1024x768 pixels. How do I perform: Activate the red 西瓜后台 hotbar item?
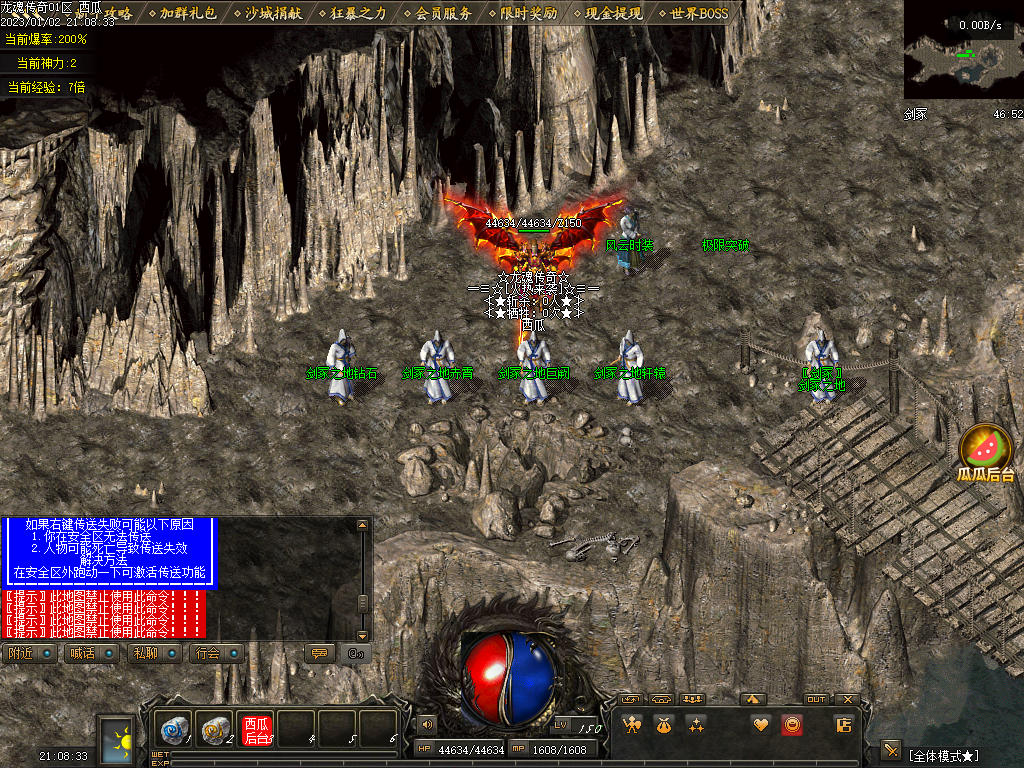[x=257, y=730]
